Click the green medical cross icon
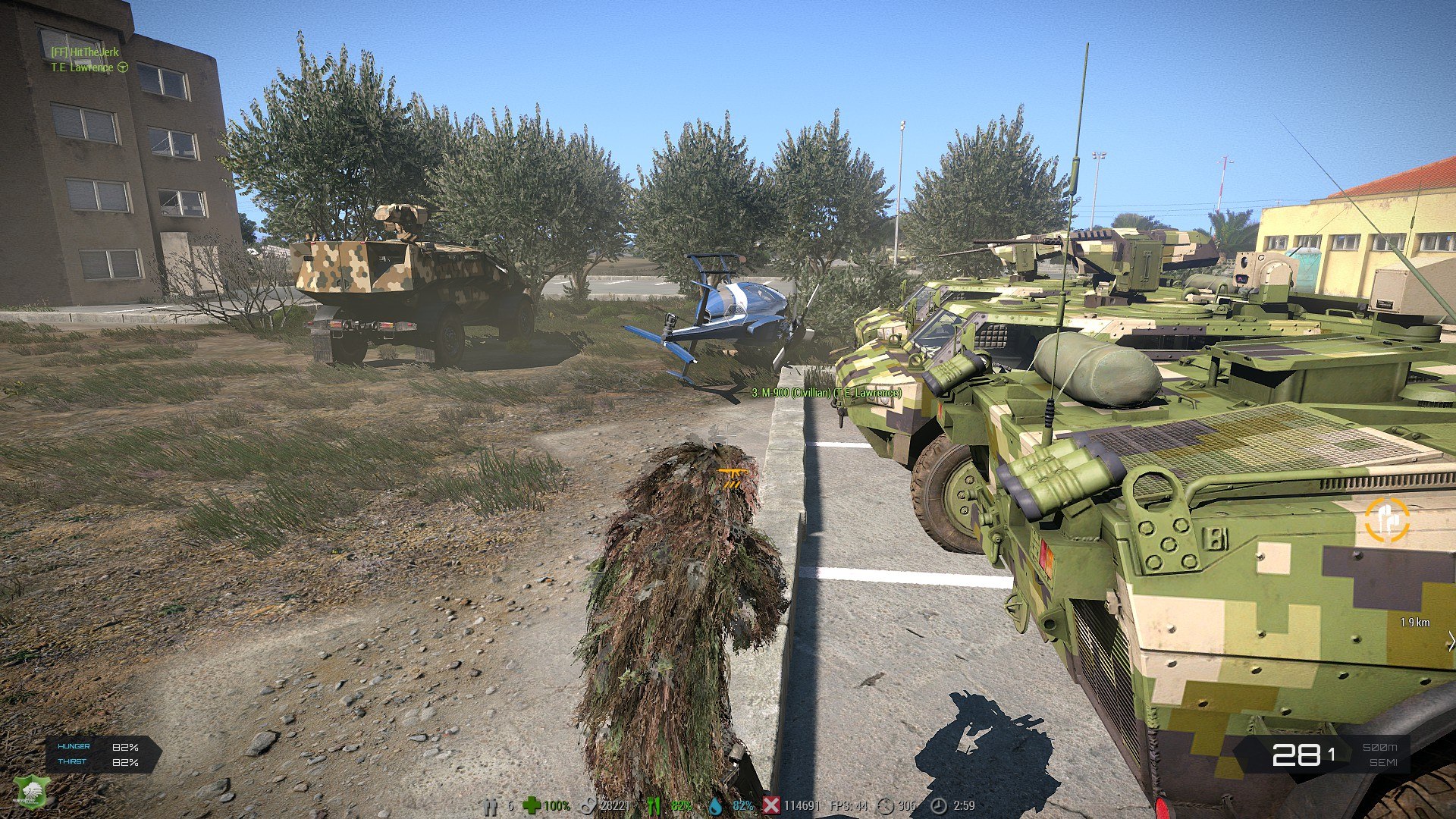 click(x=532, y=805)
